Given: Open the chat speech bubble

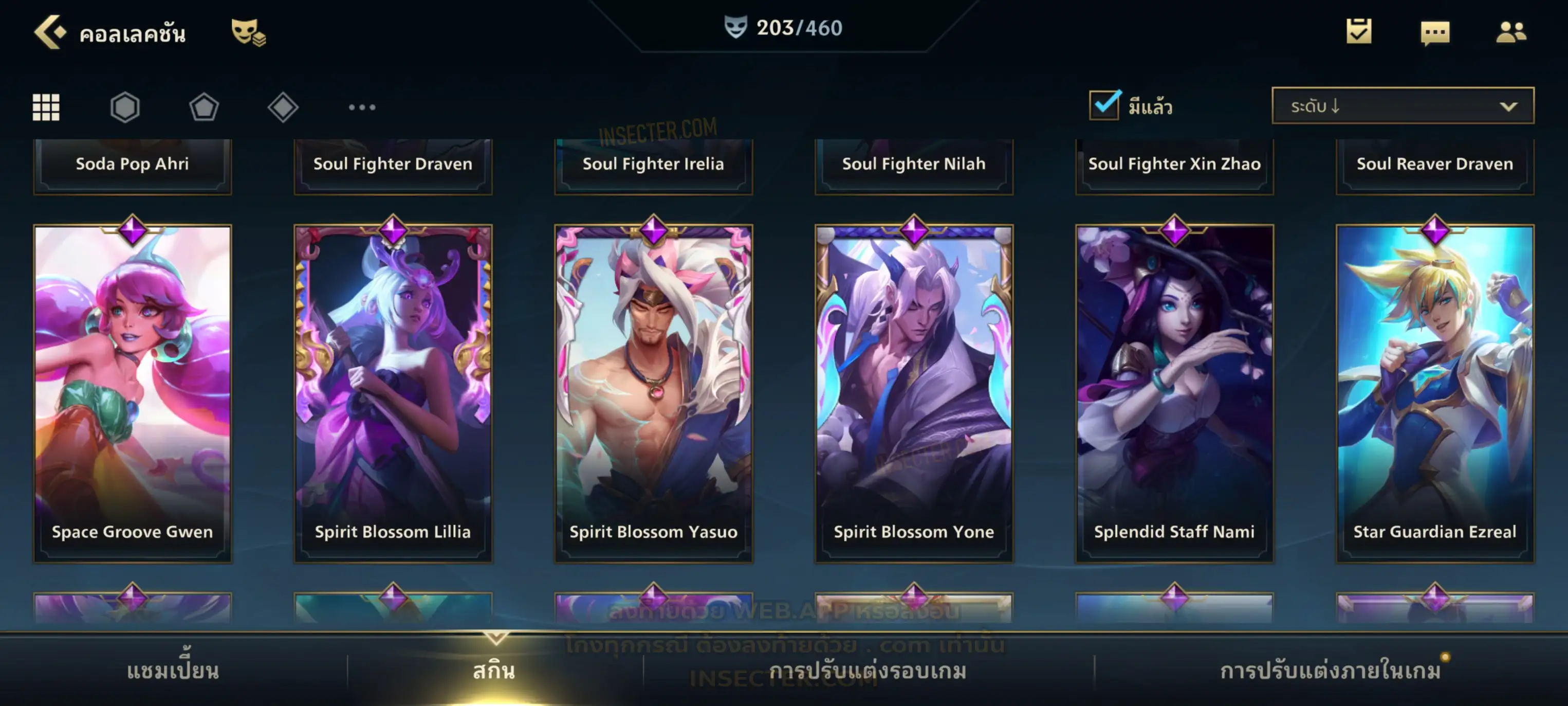Looking at the screenshot, I should click(x=1434, y=33).
